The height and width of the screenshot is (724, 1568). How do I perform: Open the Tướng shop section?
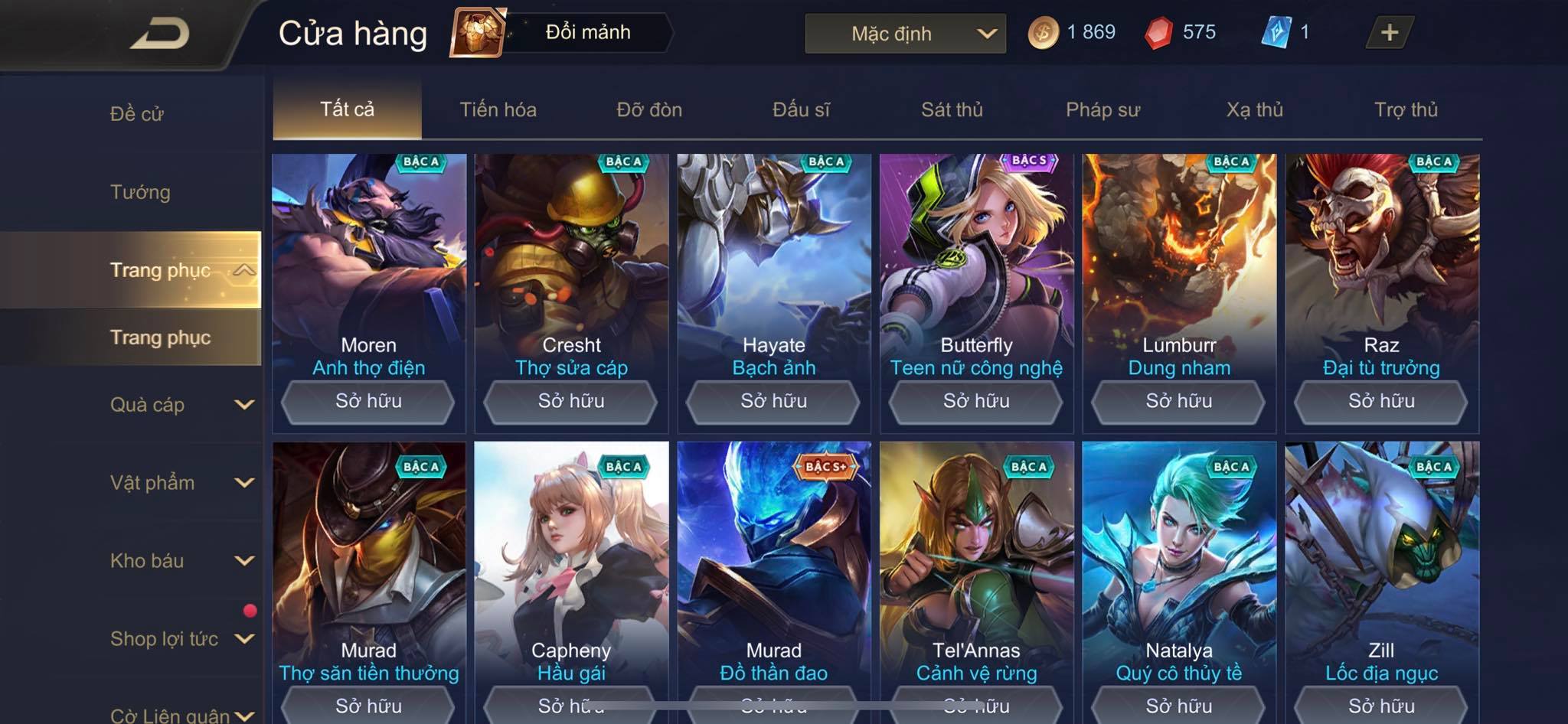pyautogui.click(x=140, y=192)
